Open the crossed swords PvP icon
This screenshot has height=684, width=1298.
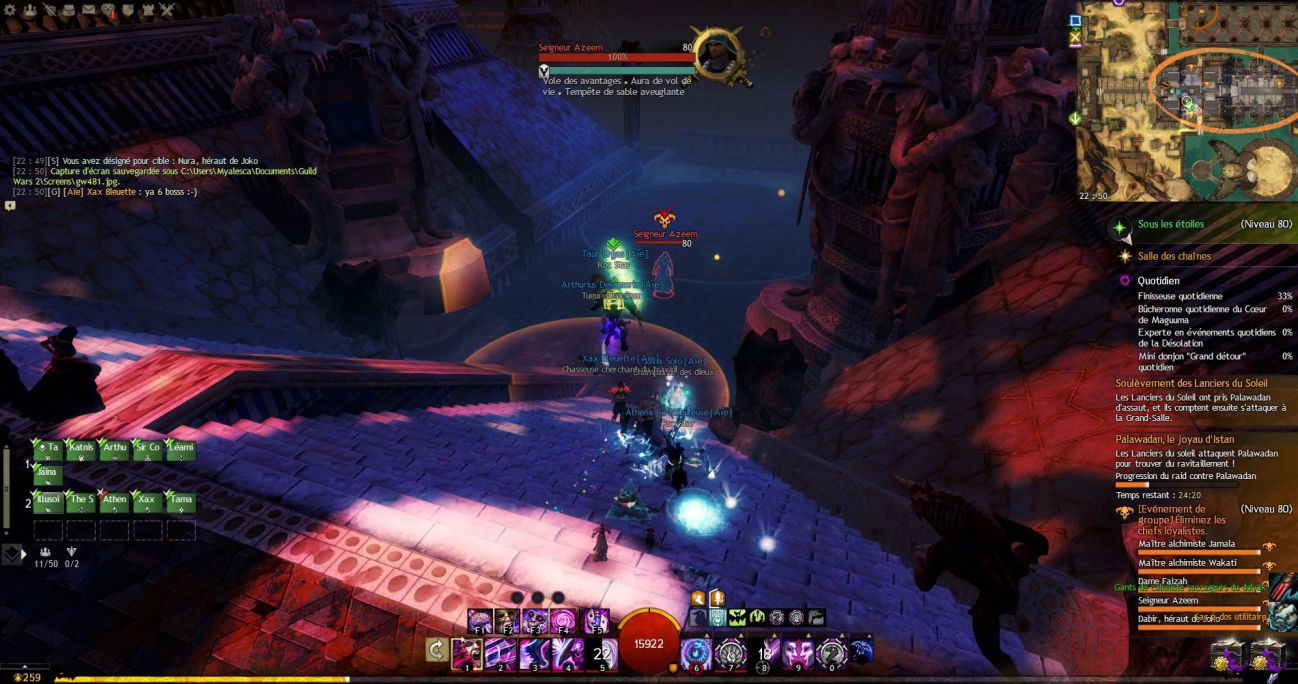[x=167, y=10]
